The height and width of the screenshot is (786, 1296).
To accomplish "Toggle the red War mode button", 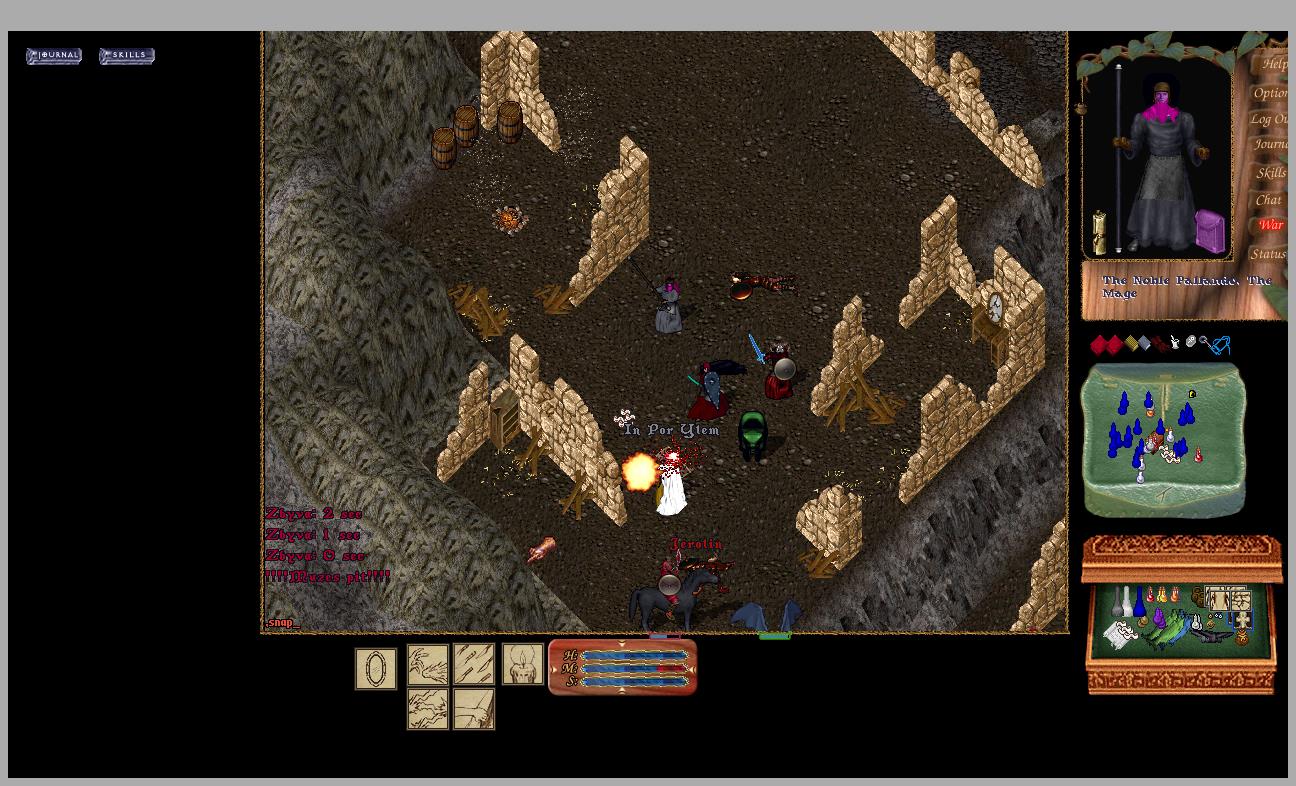I will [1271, 225].
